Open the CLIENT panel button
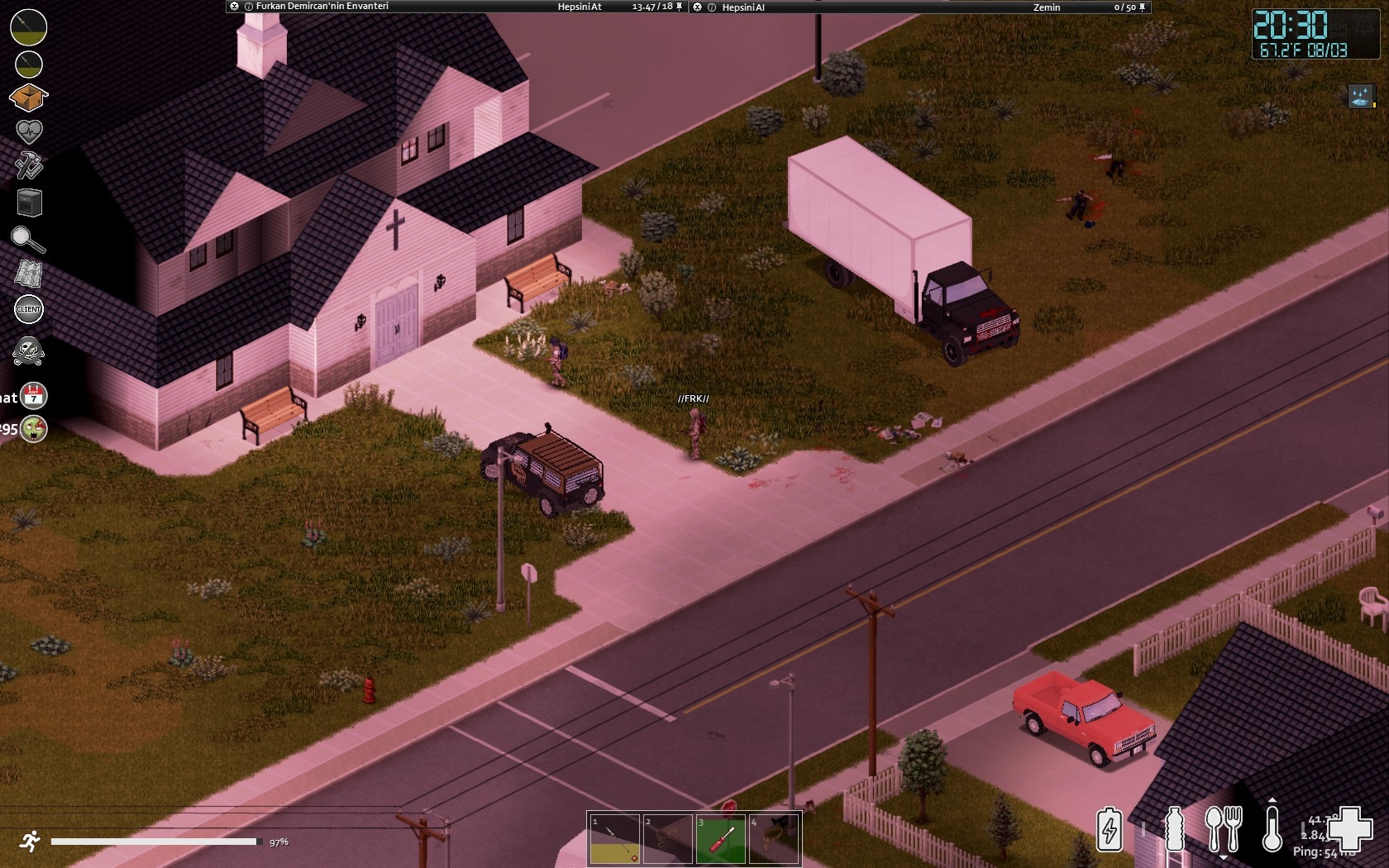 pos(29,309)
